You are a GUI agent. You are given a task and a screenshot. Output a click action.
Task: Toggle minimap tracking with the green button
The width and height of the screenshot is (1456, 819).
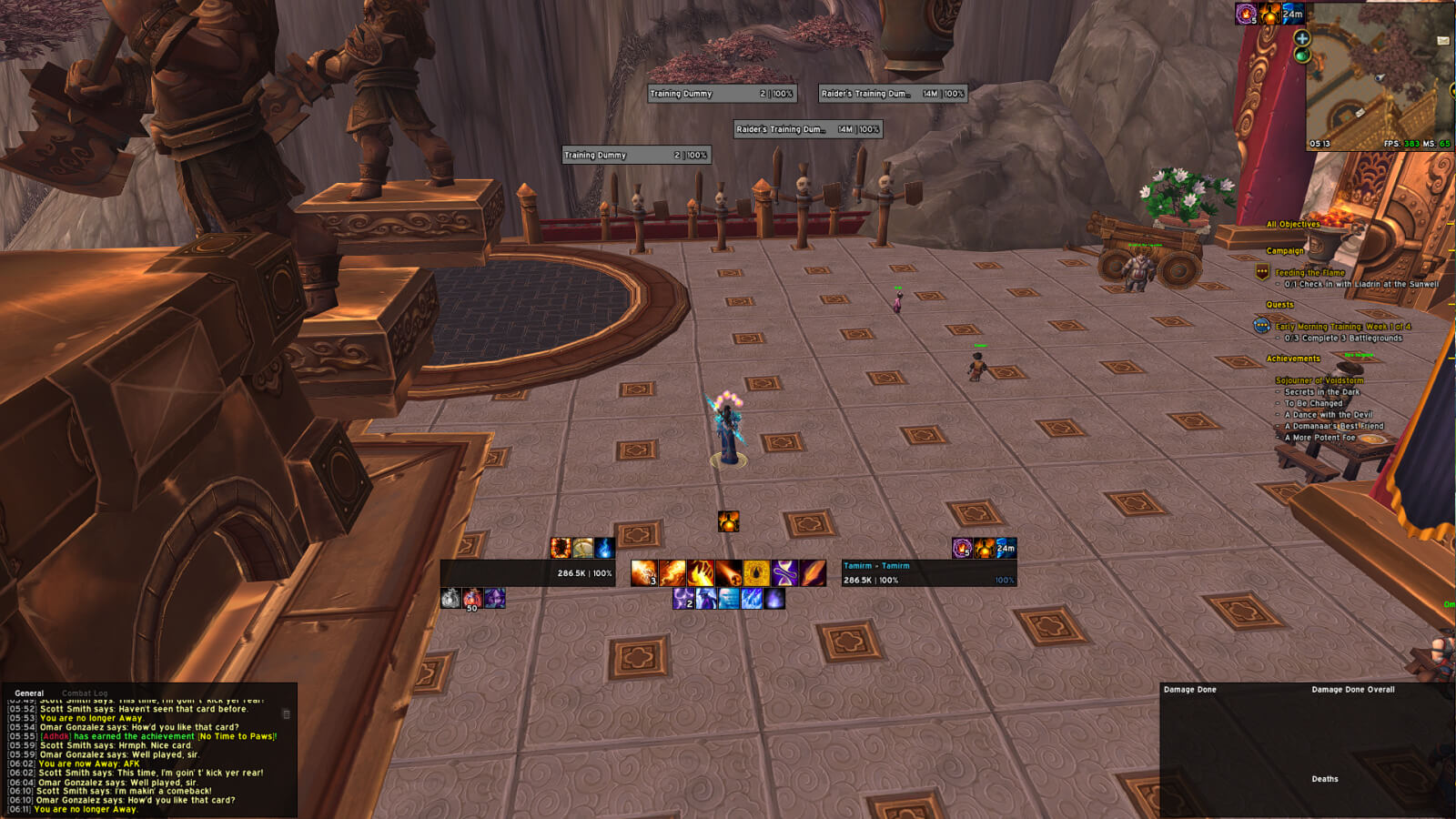coord(1301,56)
